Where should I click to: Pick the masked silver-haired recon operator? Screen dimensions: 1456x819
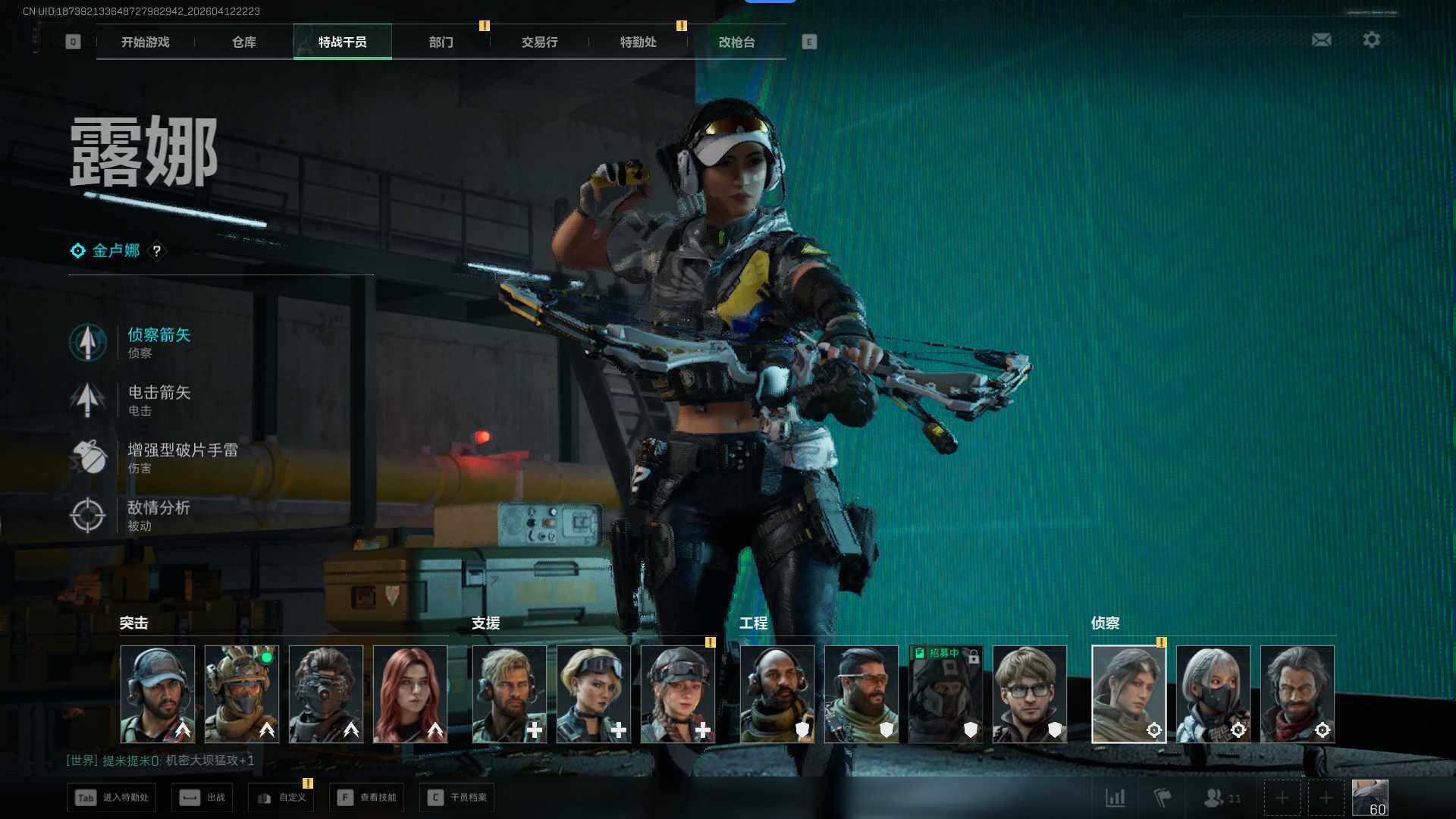tap(1213, 694)
